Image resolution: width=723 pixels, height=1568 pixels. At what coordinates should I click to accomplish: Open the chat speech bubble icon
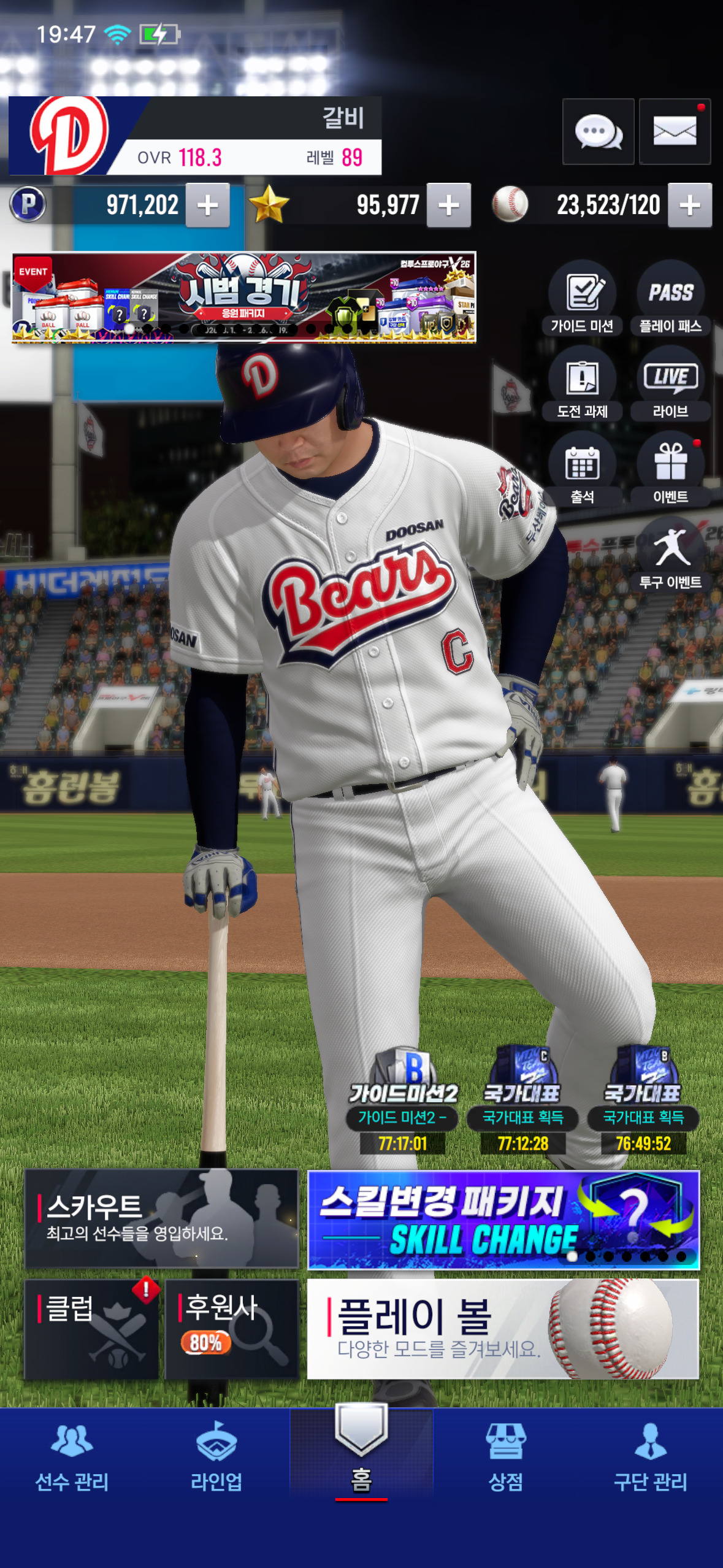click(598, 131)
